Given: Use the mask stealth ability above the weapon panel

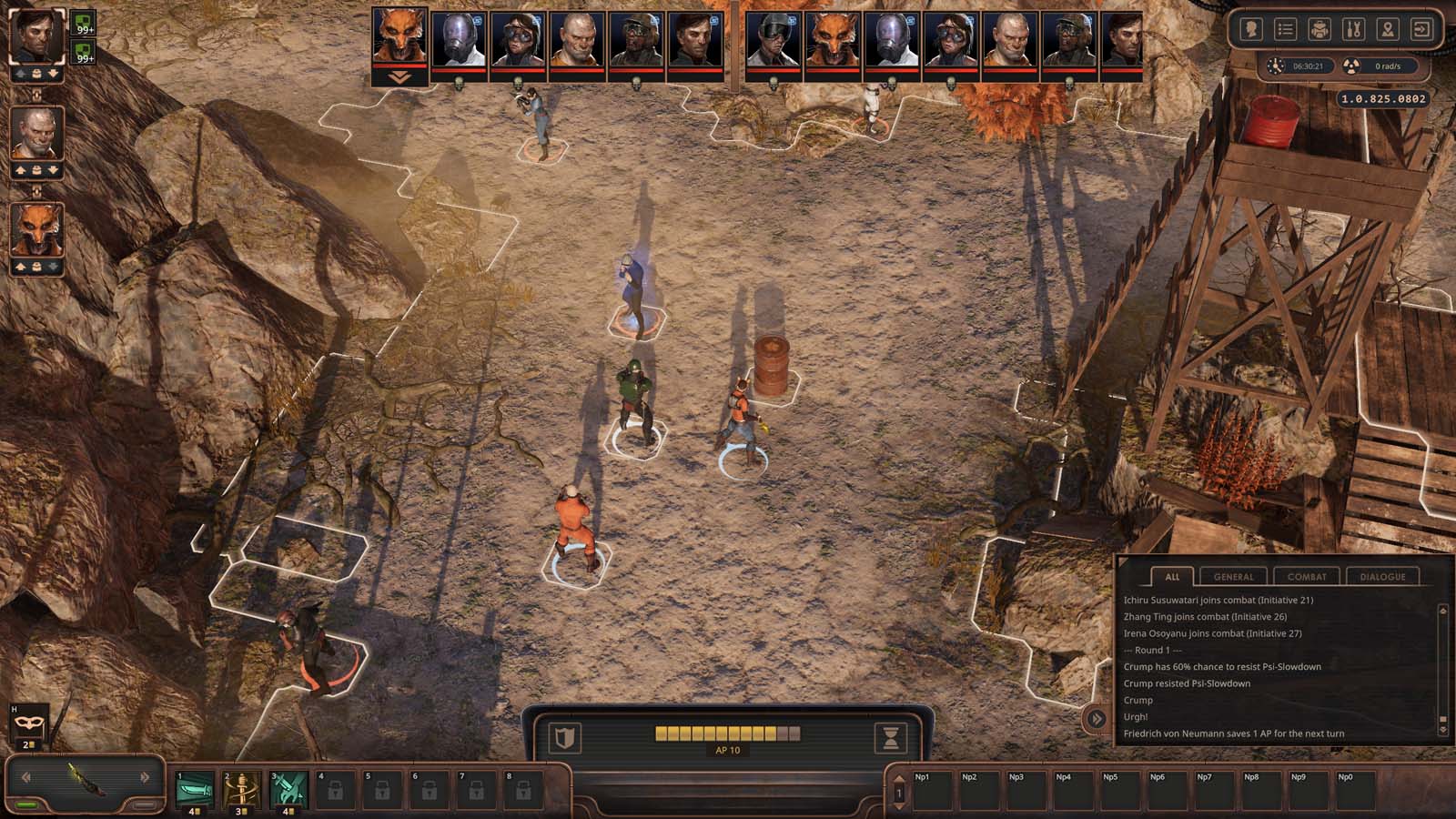Looking at the screenshot, I should coord(27,723).
